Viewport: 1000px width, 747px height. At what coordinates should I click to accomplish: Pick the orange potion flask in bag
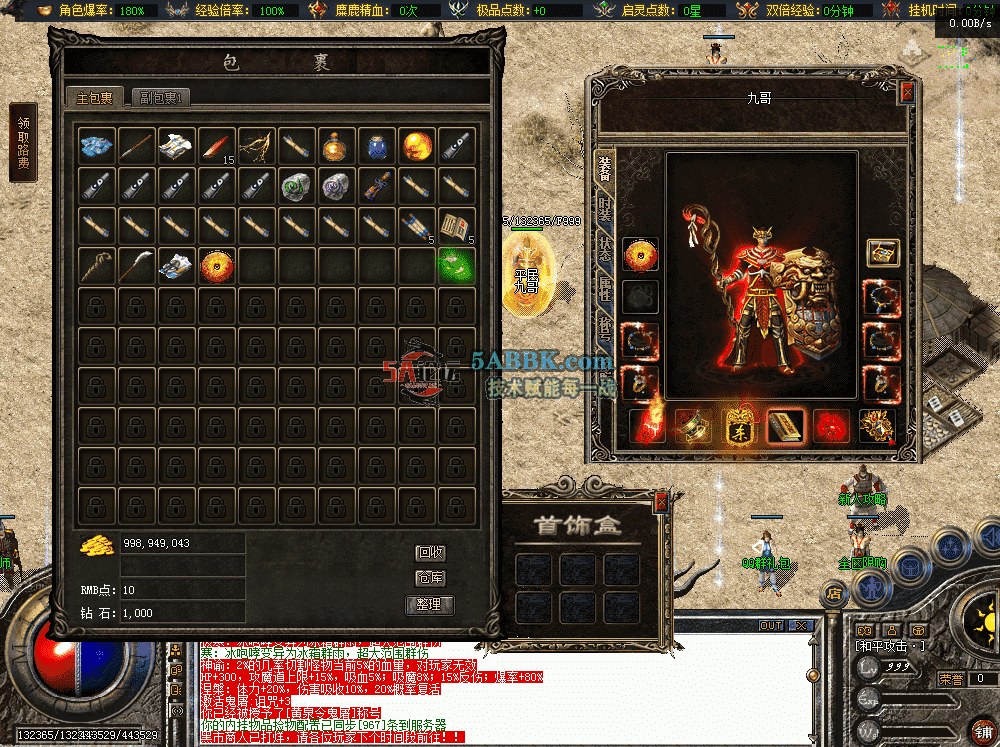coord(336,146)
